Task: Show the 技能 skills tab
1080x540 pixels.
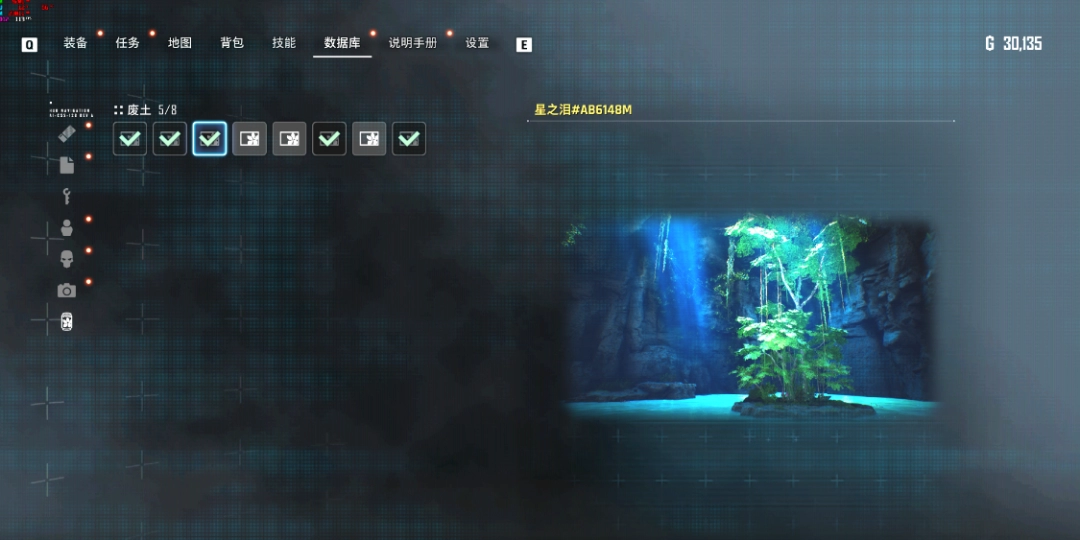Action: tap(284, 43)
